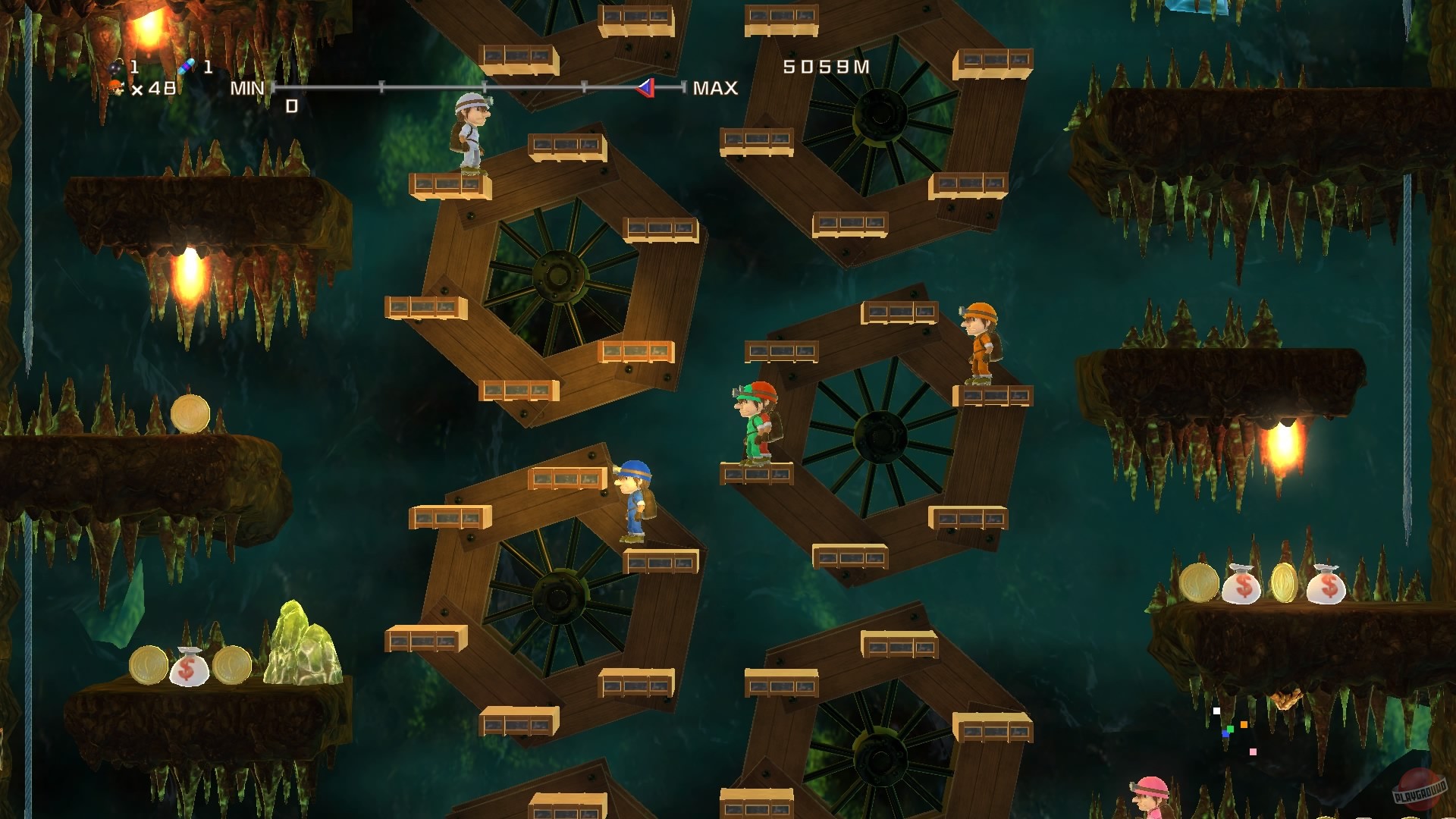Click the 5059M depth display
This screenshot has height=819, width=1456.
click(827, 67)
